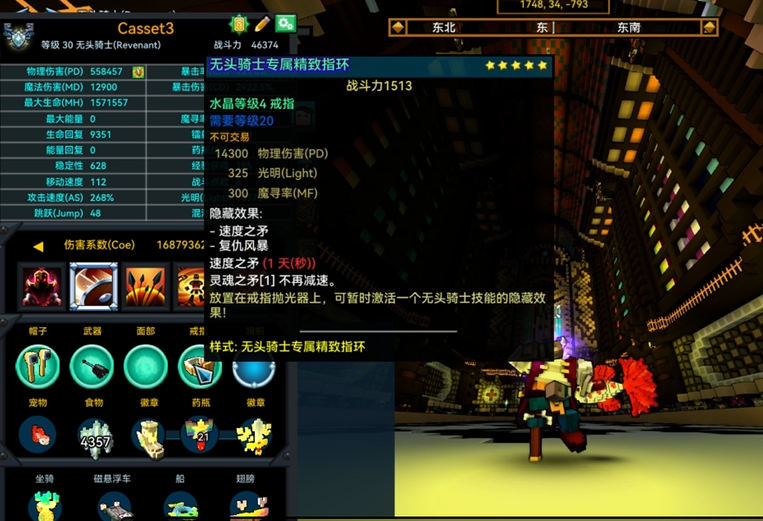Select the equipped ring slot

pyautogui.click(x=198, y=366)
